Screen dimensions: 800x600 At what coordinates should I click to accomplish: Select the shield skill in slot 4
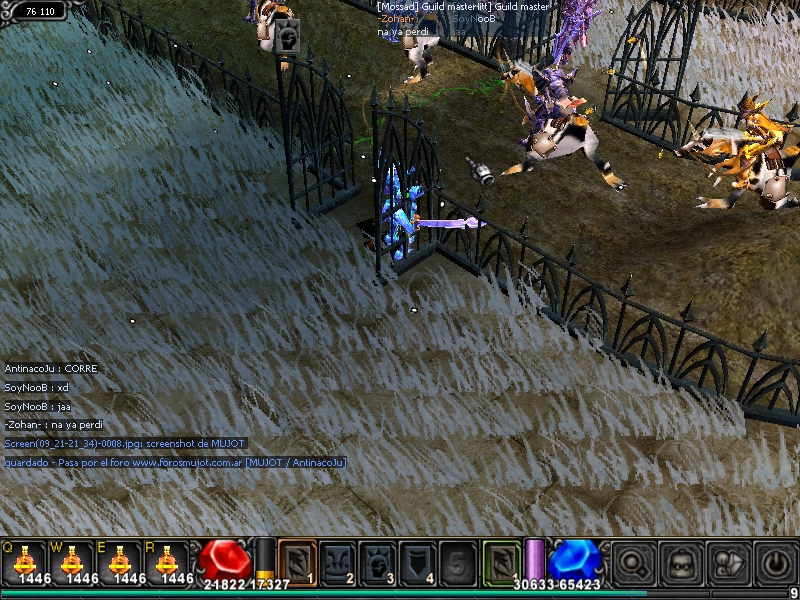pos(418,561)
